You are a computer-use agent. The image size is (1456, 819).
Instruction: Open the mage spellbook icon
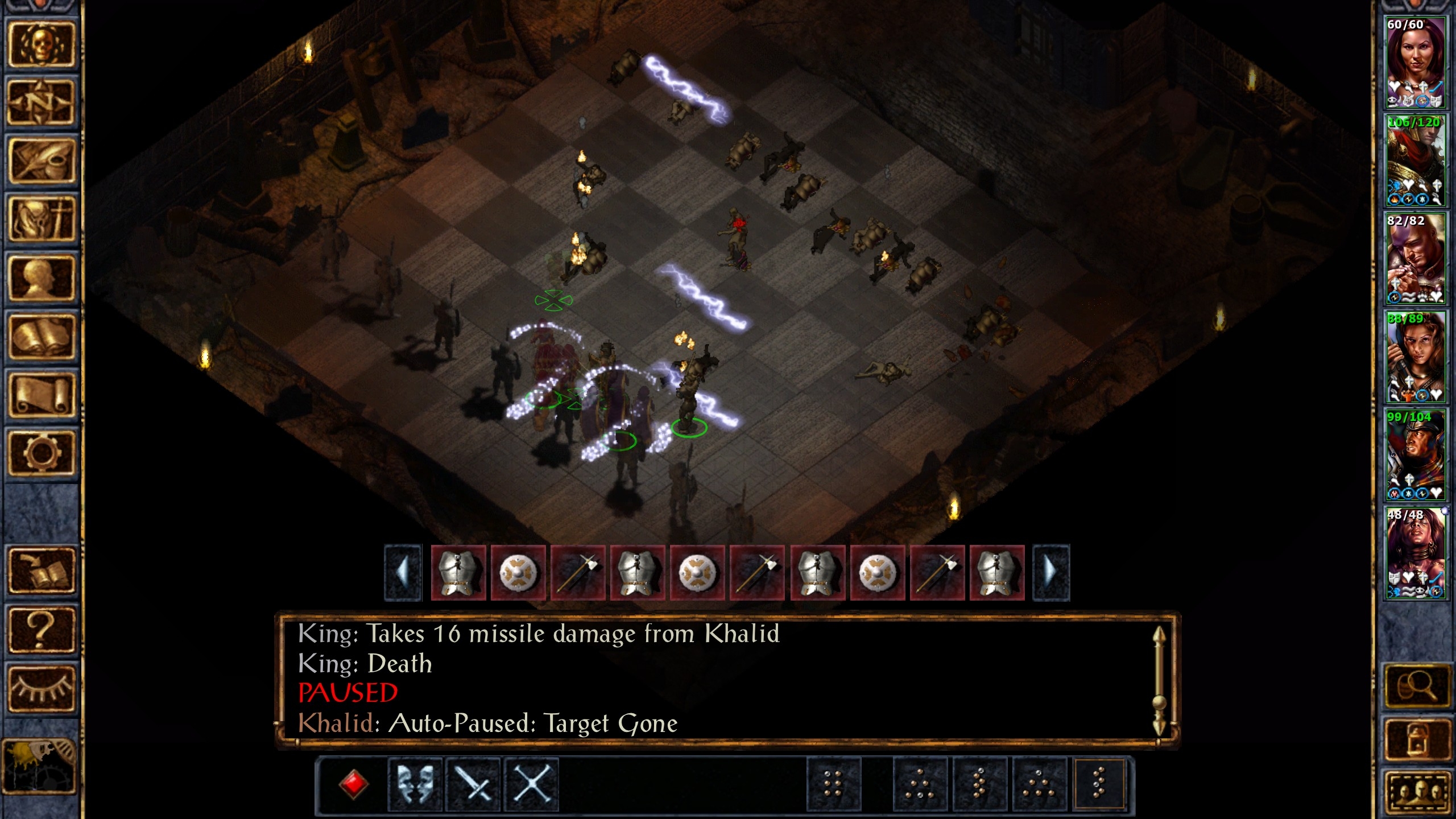(x=41, y=337)
